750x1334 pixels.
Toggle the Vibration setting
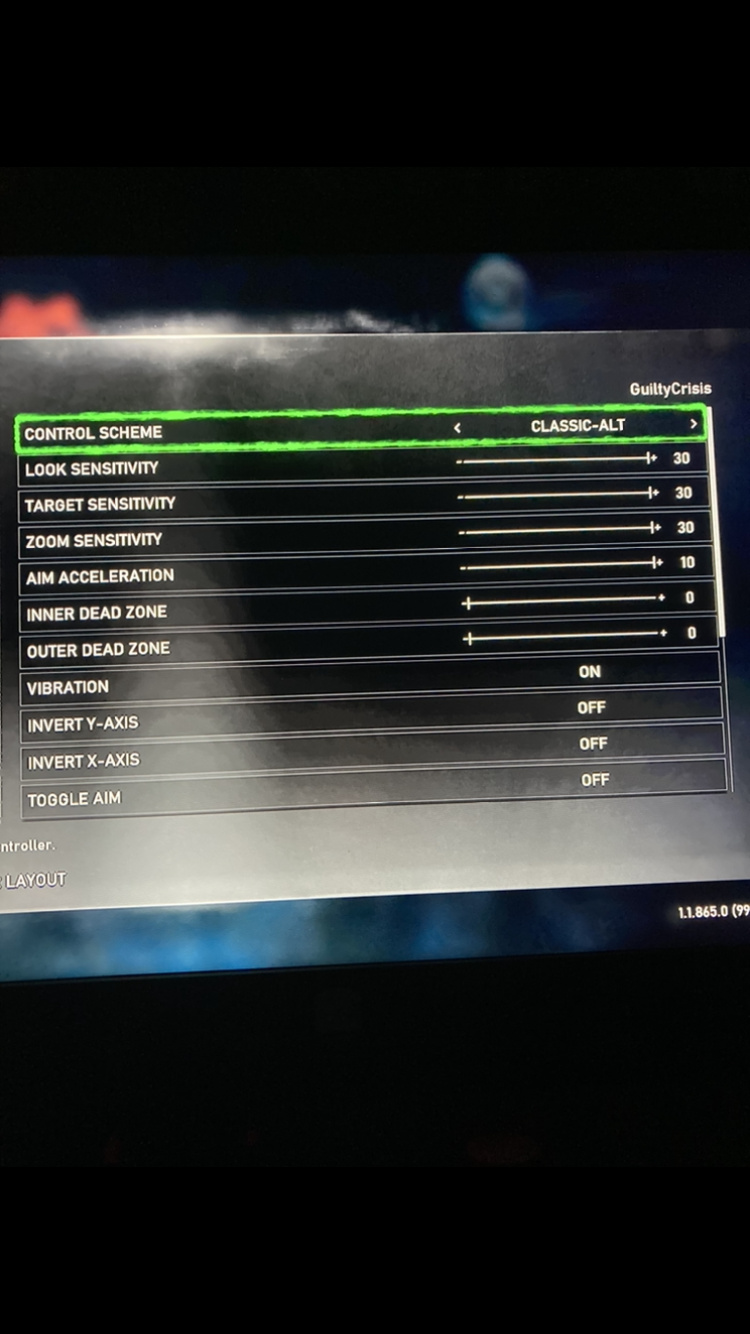589,672
